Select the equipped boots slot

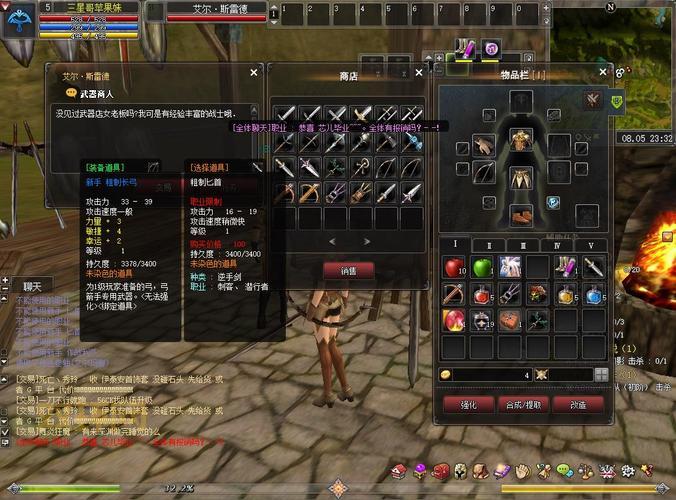coord(520,214)
